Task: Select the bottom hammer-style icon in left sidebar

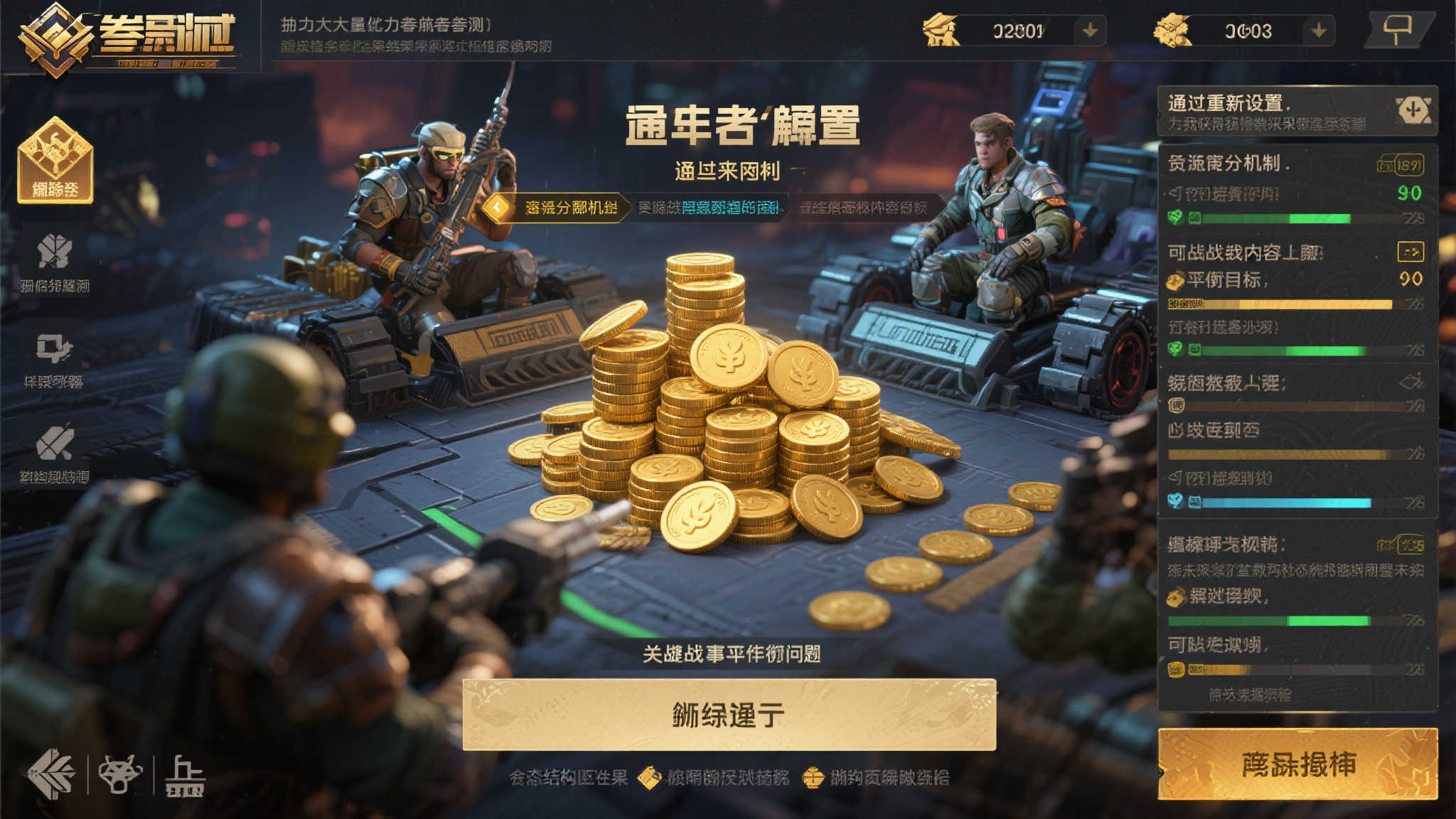Action: tap(55, 441)
